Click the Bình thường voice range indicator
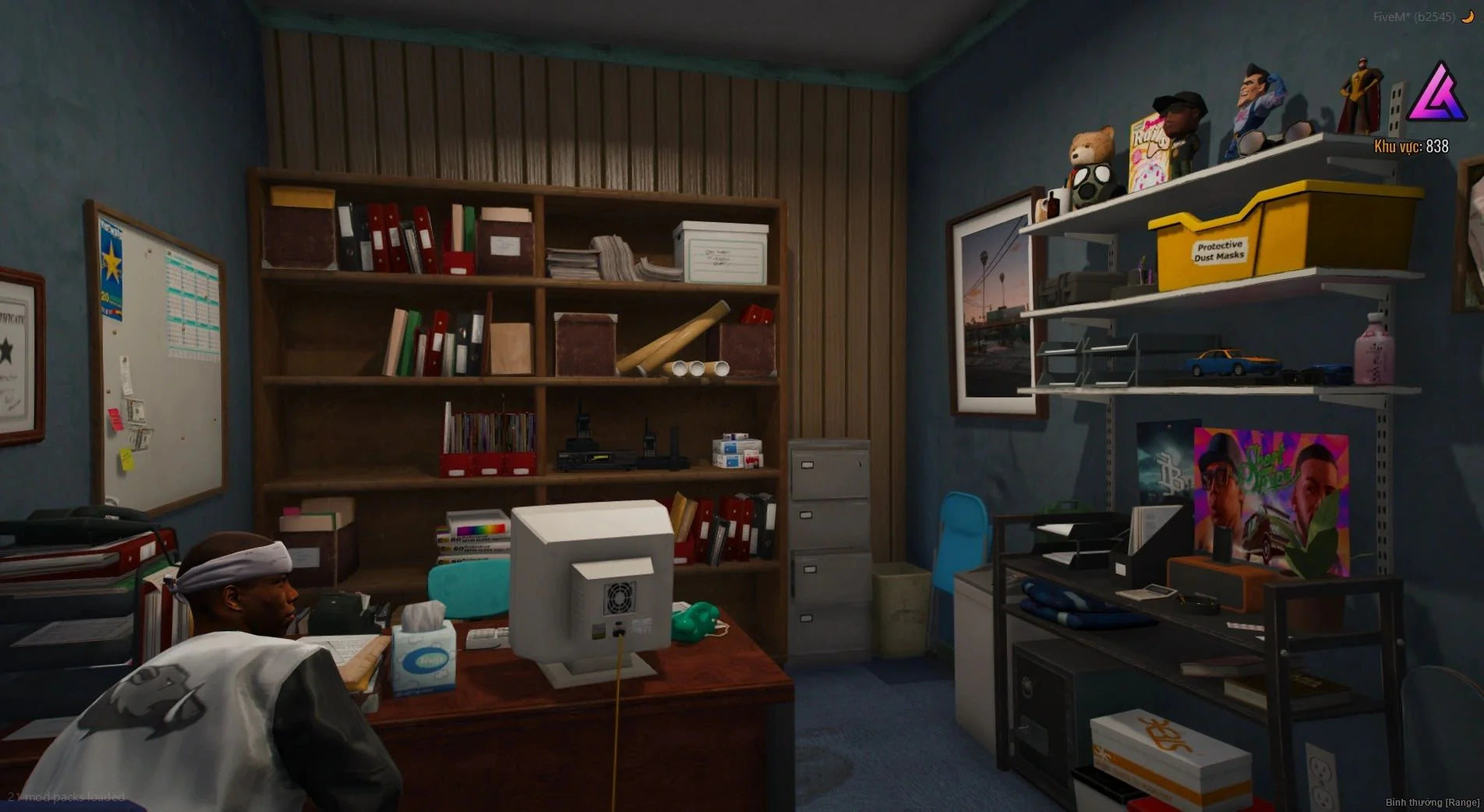 coord(1432,802)
